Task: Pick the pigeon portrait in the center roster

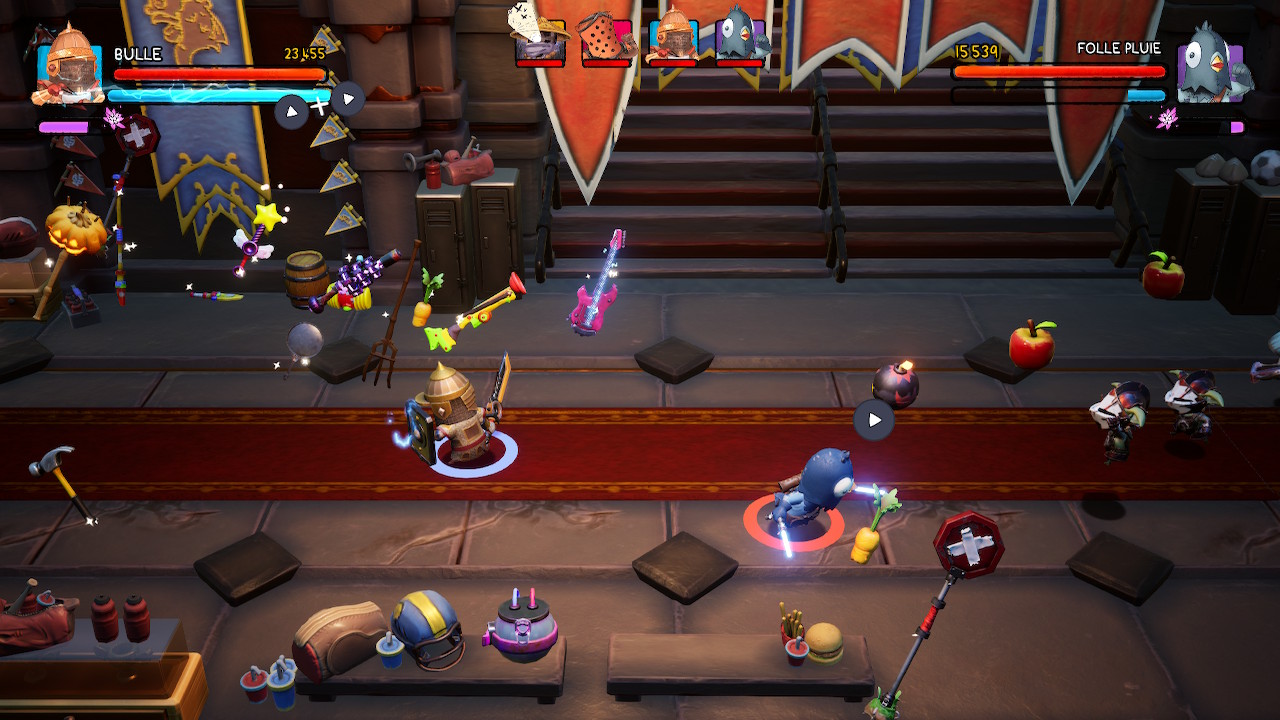Action: [740, 38]
